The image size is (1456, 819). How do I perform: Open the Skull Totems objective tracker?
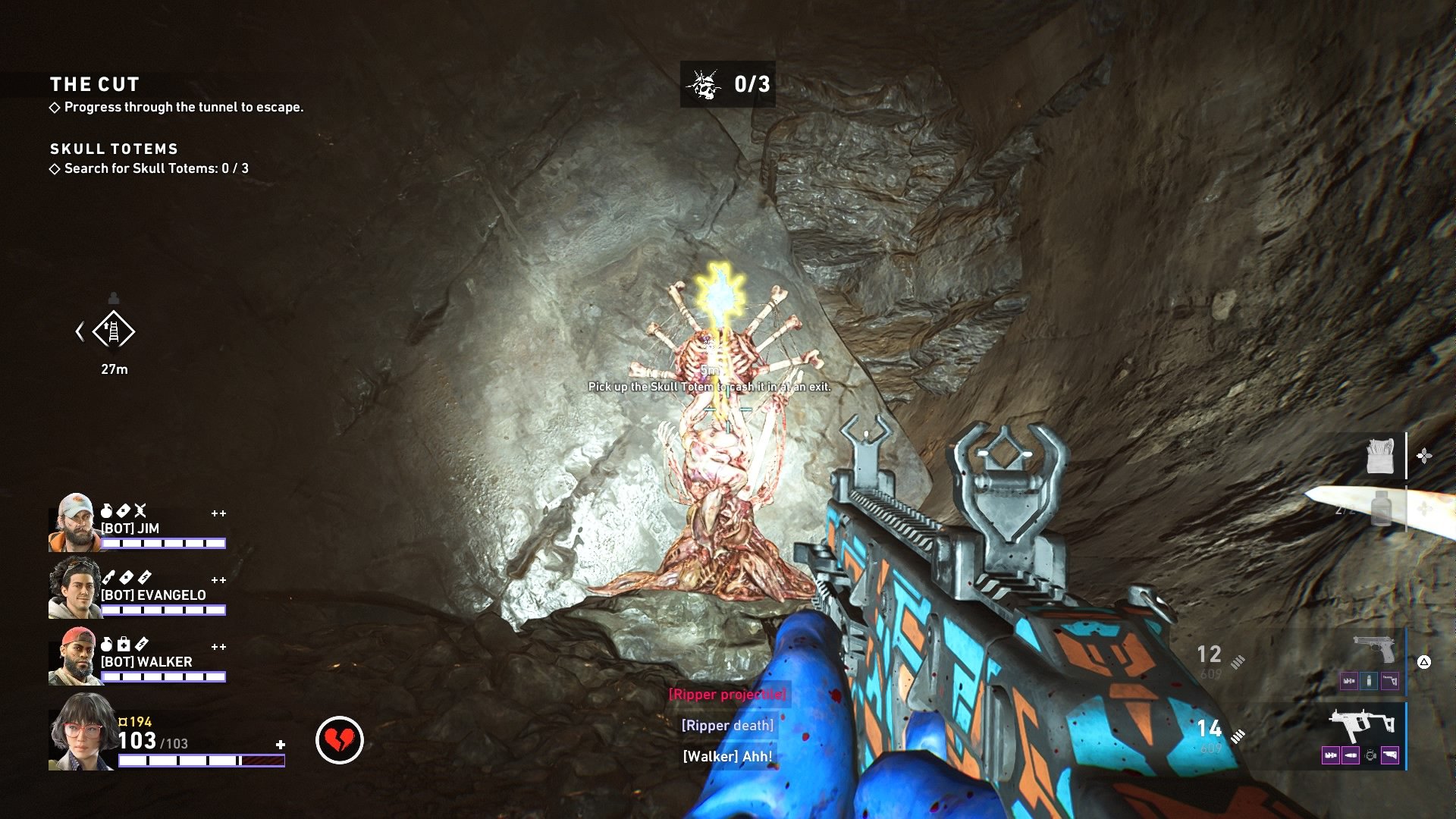114,149
